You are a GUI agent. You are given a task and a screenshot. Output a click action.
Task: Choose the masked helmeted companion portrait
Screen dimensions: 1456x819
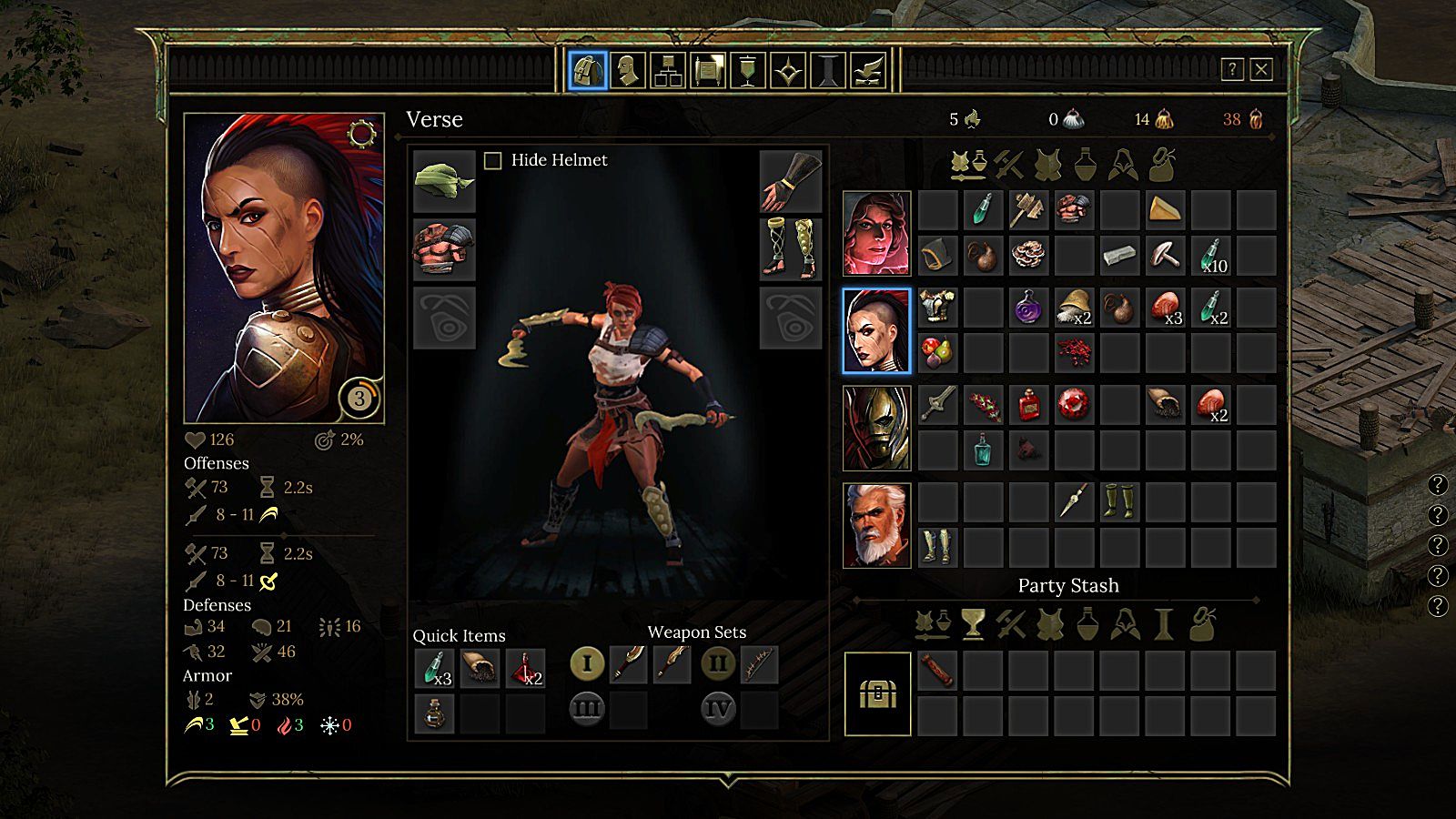pyautogui.click(x=876, y=428)
